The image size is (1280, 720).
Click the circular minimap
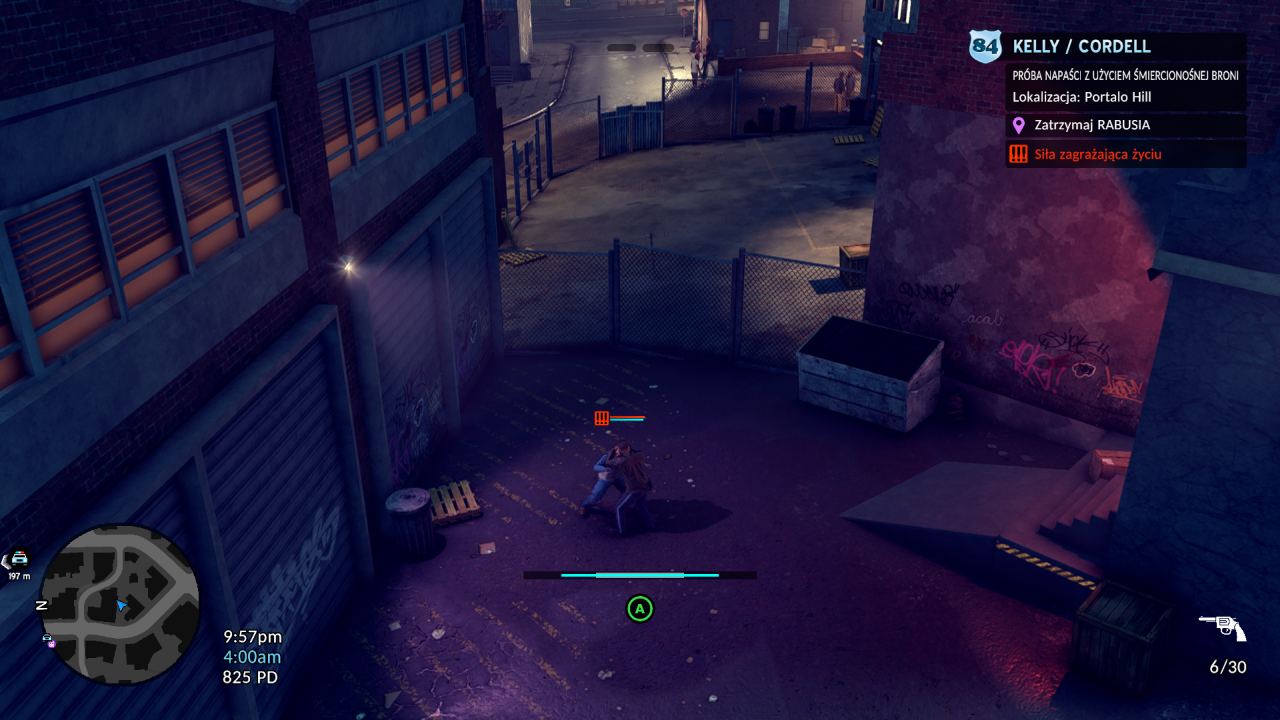[120, 604]
